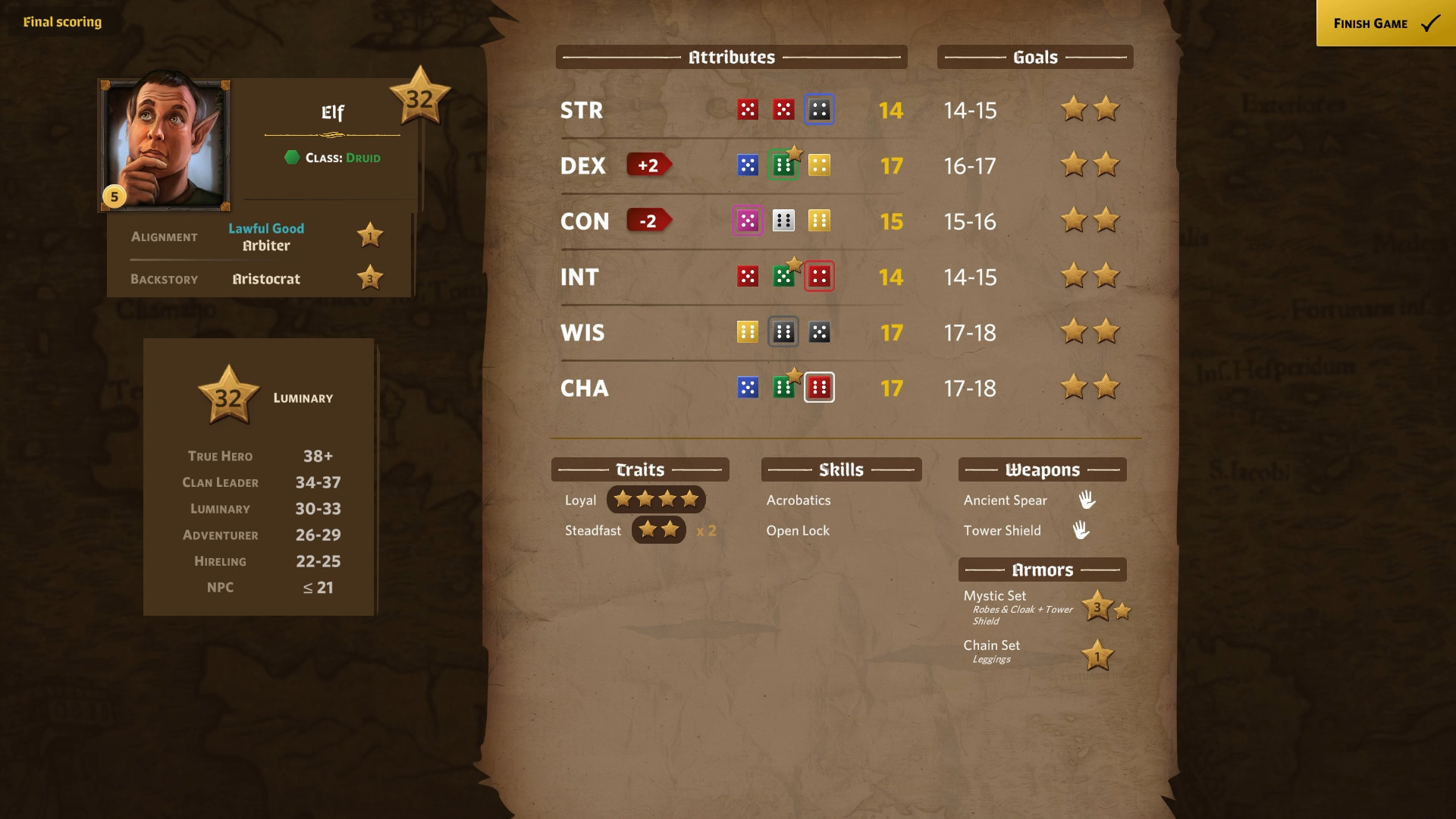Expand the Goals section header
The height and width of the screenshot is (819, 1456).
tap(1035, 56)
